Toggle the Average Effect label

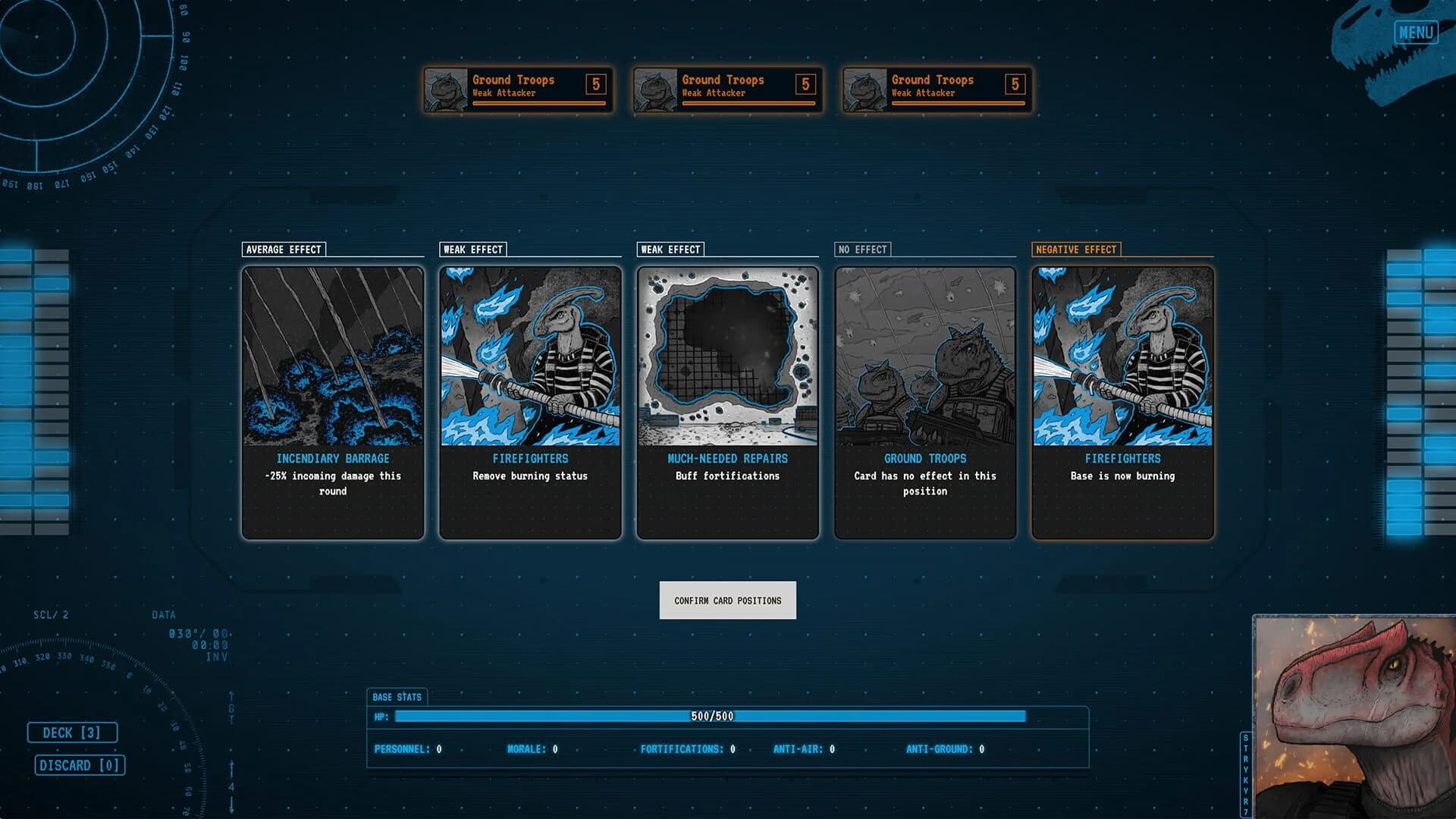click(x=284, y=249)
